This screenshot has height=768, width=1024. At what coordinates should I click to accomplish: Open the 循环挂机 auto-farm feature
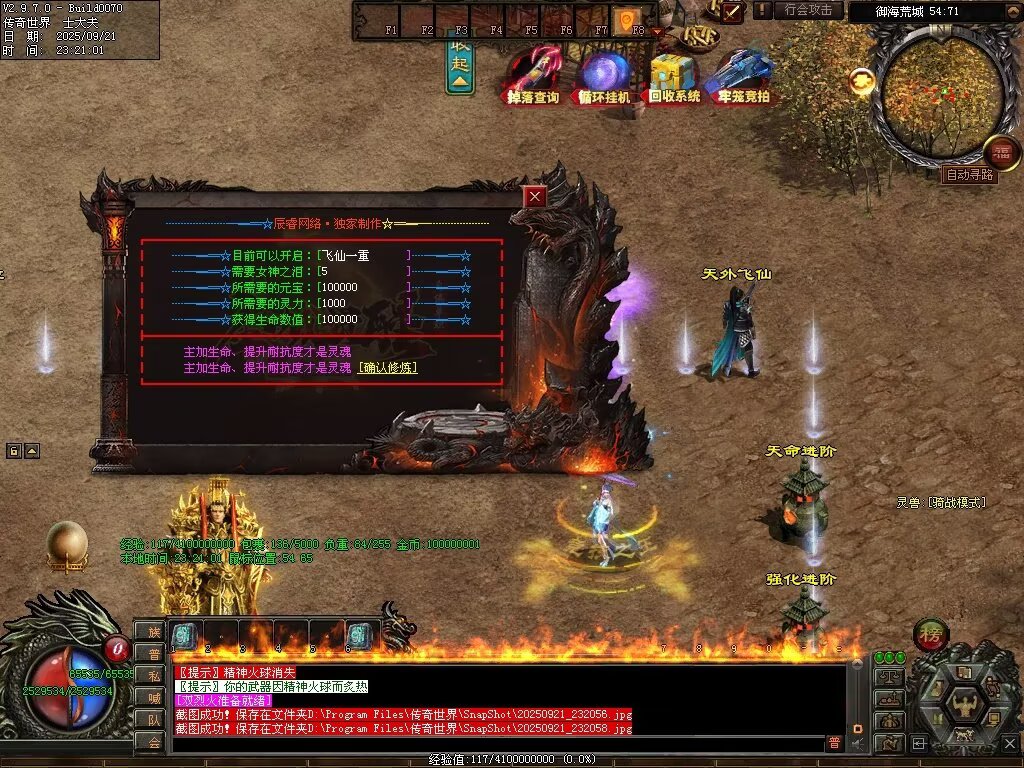[604, 78]
